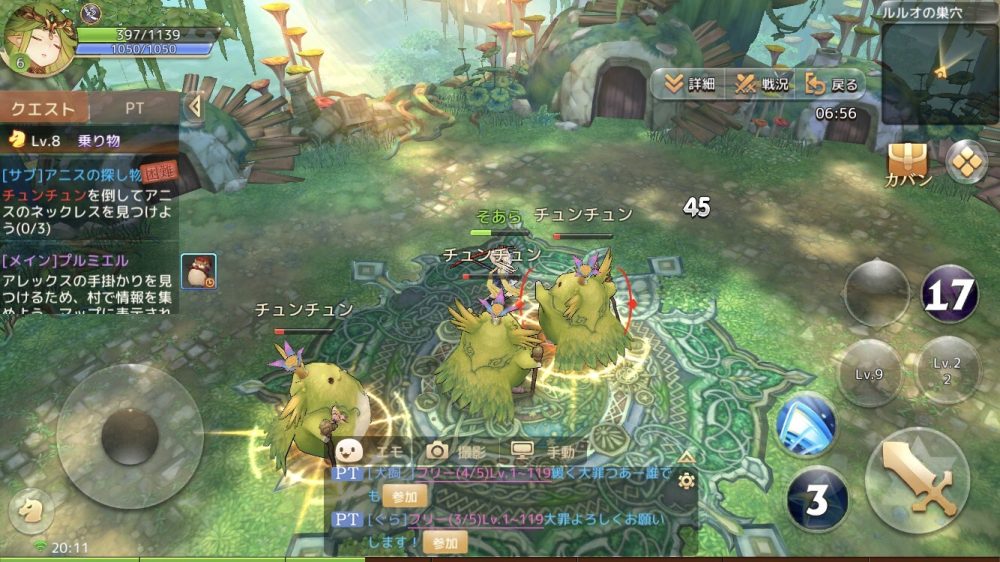Switch to the クエスト tab

click(x=44, y=108)
